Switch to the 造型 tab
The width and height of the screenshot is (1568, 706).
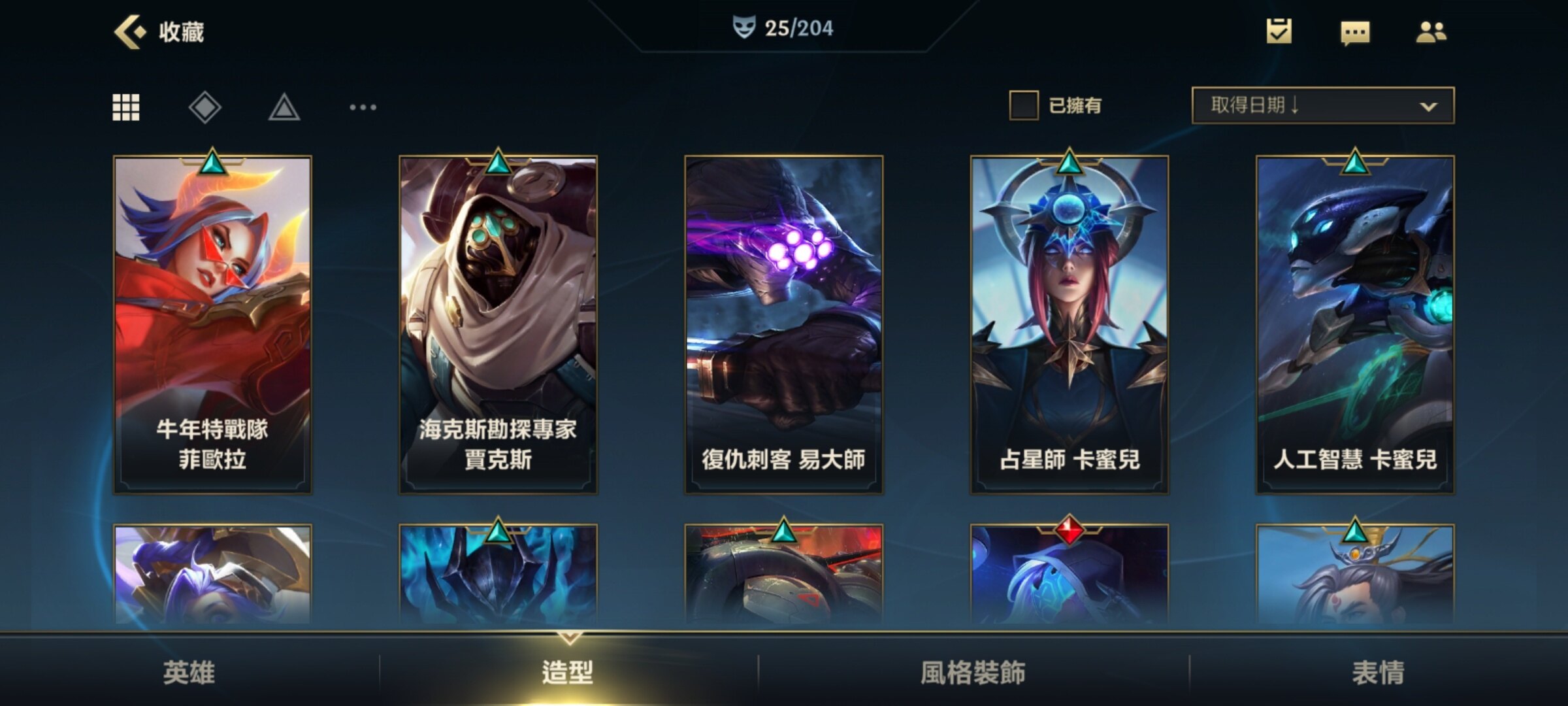tap(568, 672)
